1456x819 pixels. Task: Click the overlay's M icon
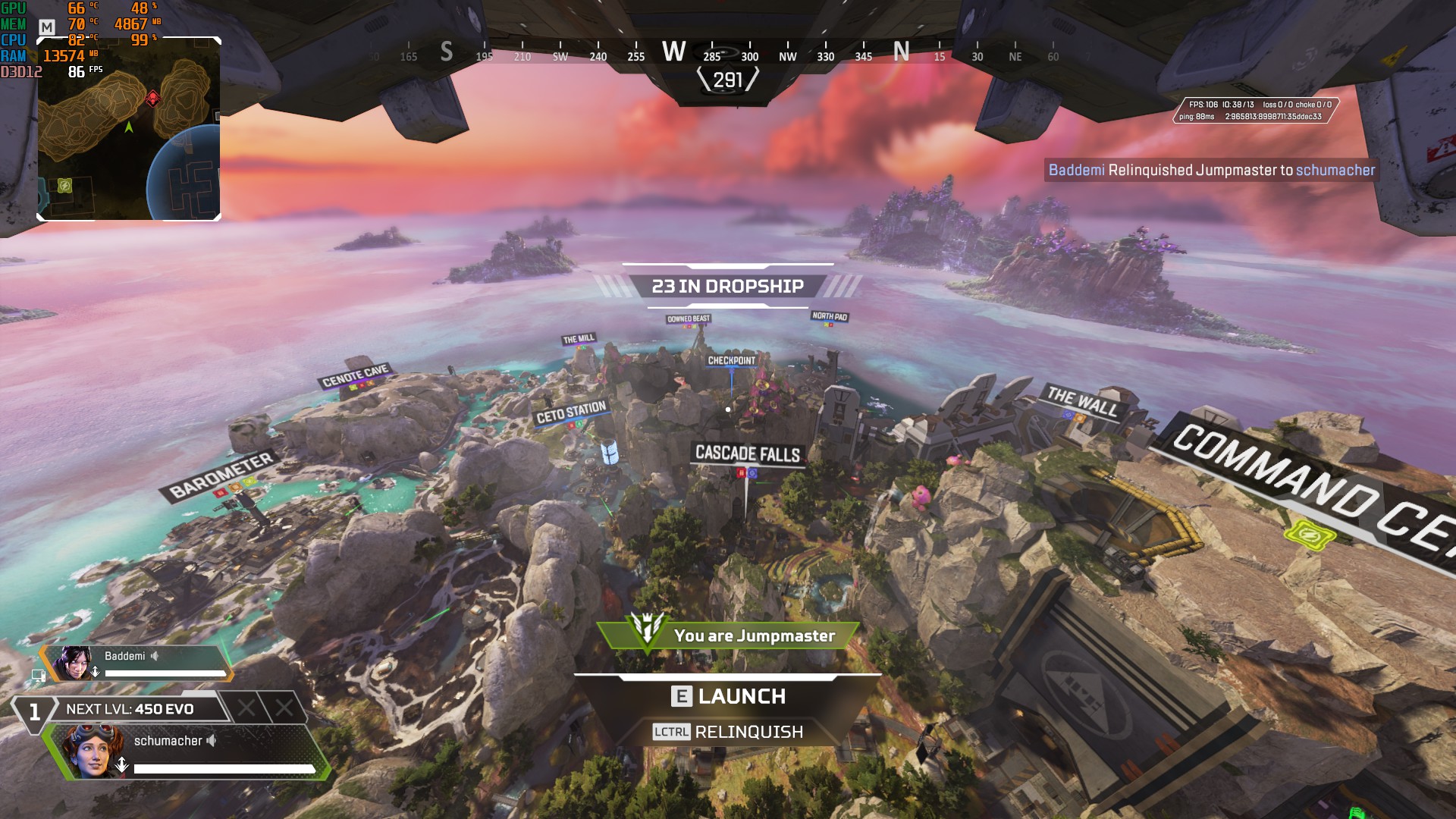(47, 27)
